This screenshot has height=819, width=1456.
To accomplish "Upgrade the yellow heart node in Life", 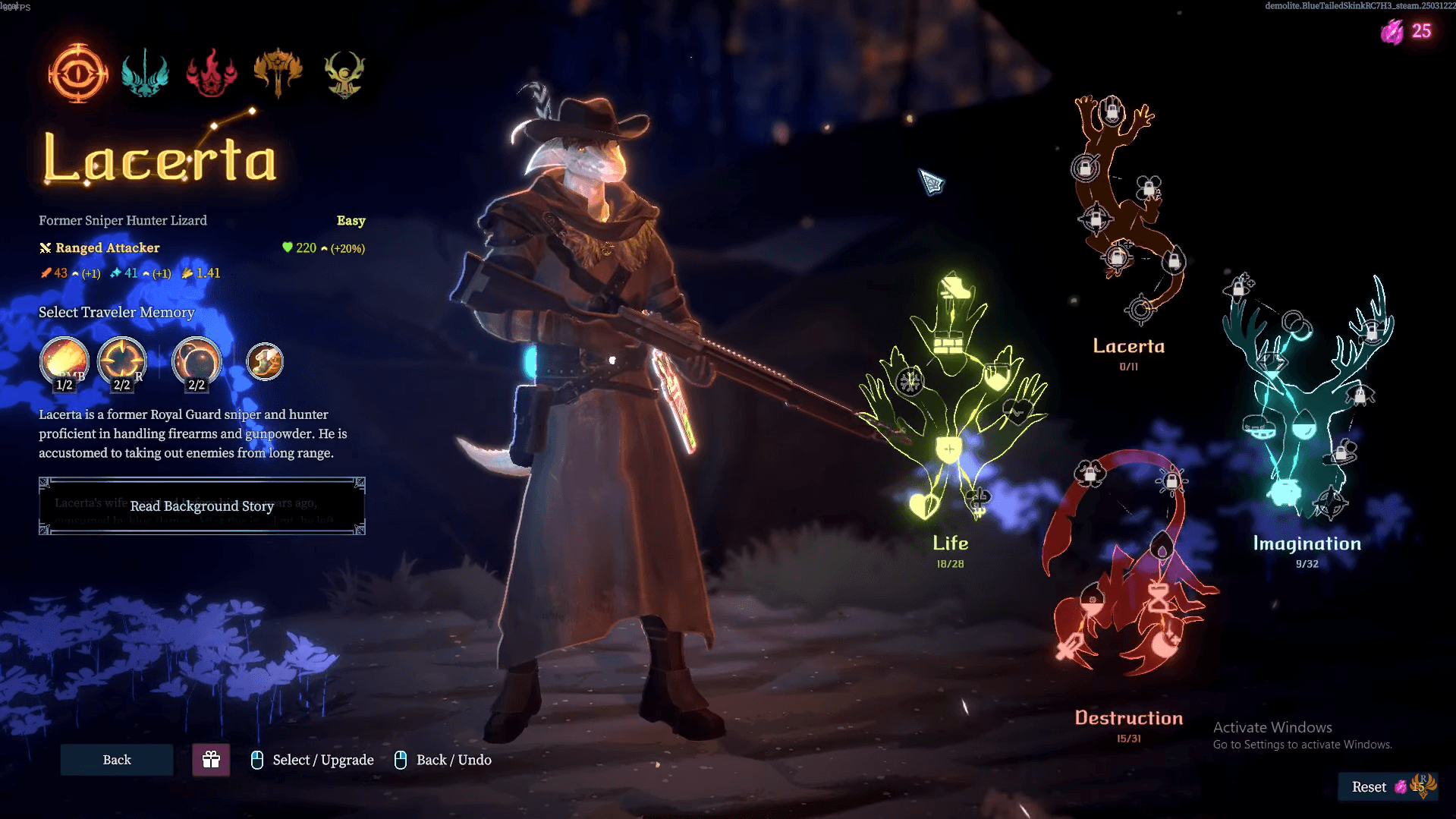I will tap(923, 505).
